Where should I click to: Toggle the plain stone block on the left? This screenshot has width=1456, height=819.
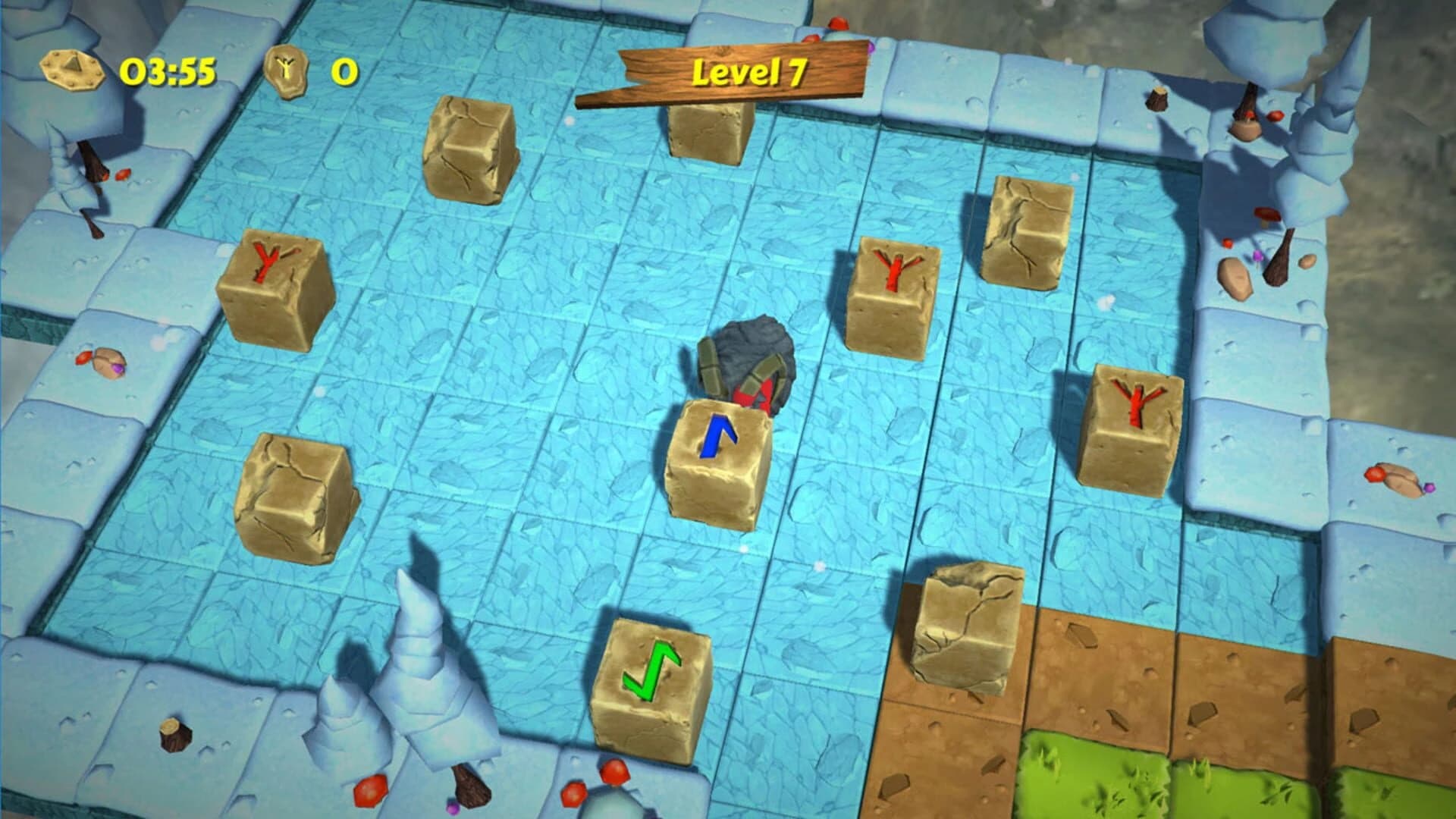click(296, 493)
